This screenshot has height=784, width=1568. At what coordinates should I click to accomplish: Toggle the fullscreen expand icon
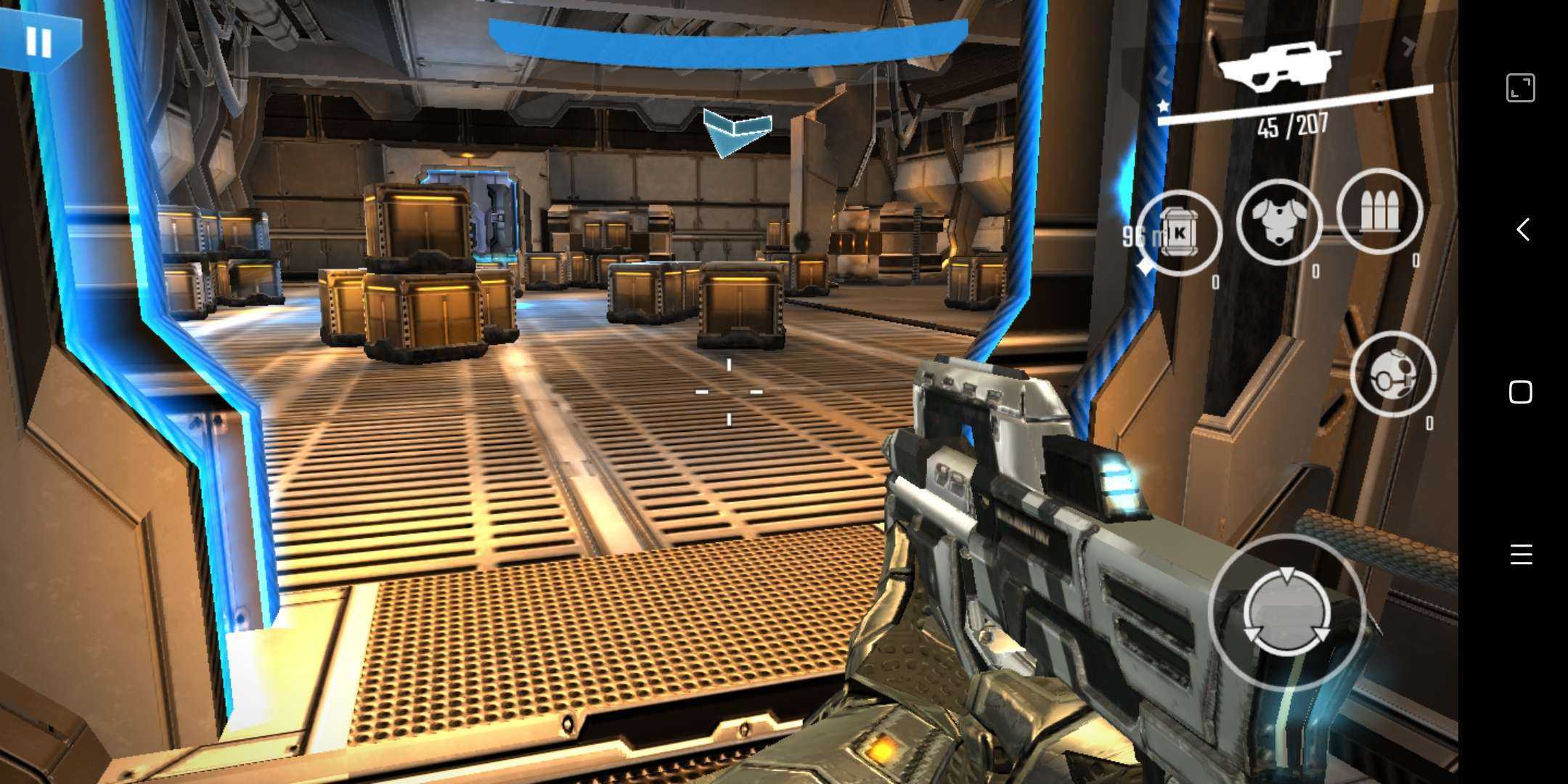coord(1520,88)
